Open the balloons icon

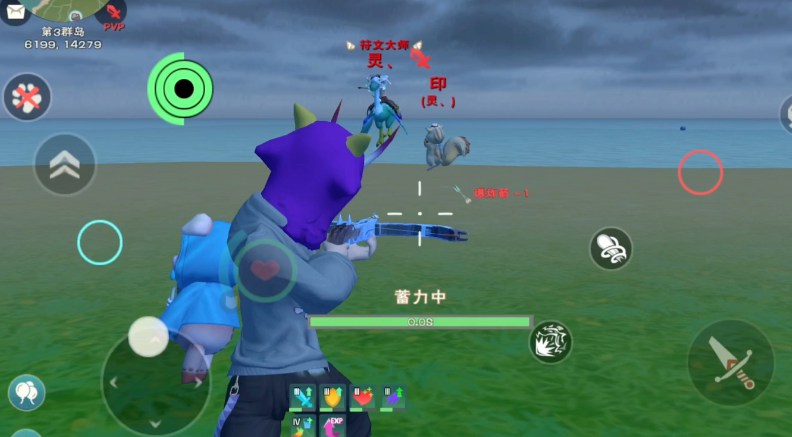pyautogui.click(x=26, y=392)
